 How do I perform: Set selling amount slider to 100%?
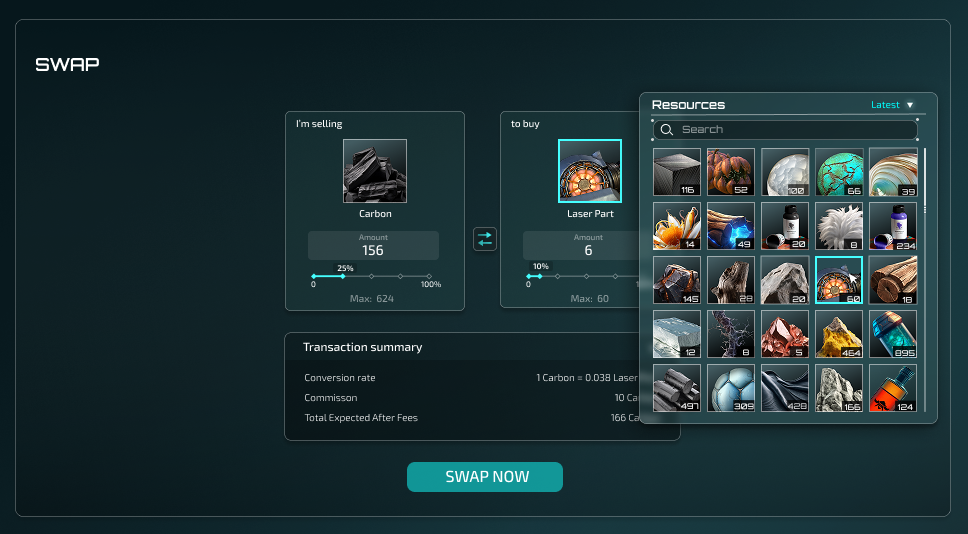point(430,276)
